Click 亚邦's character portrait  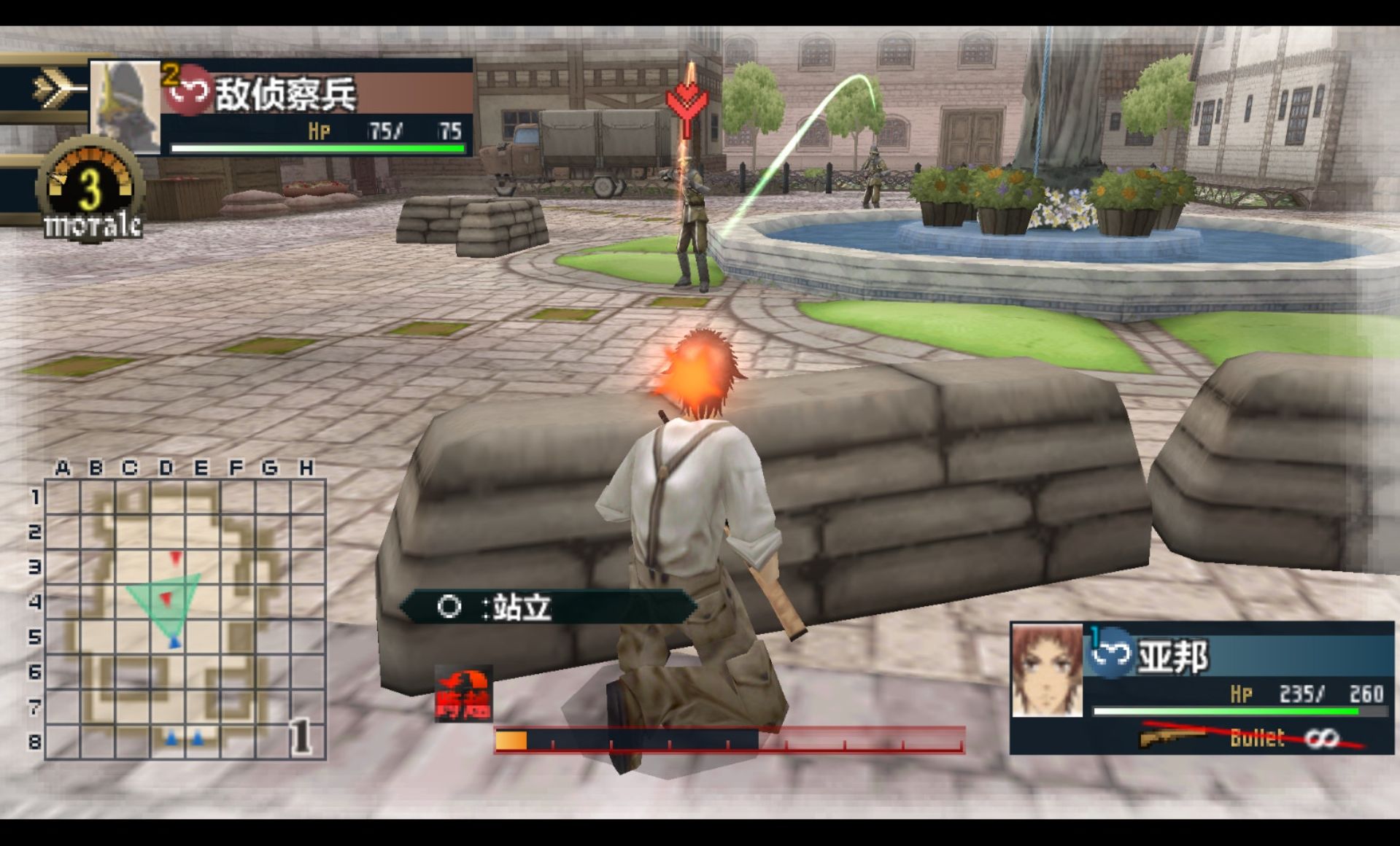pyautogui.click(x=1047, y=671)
